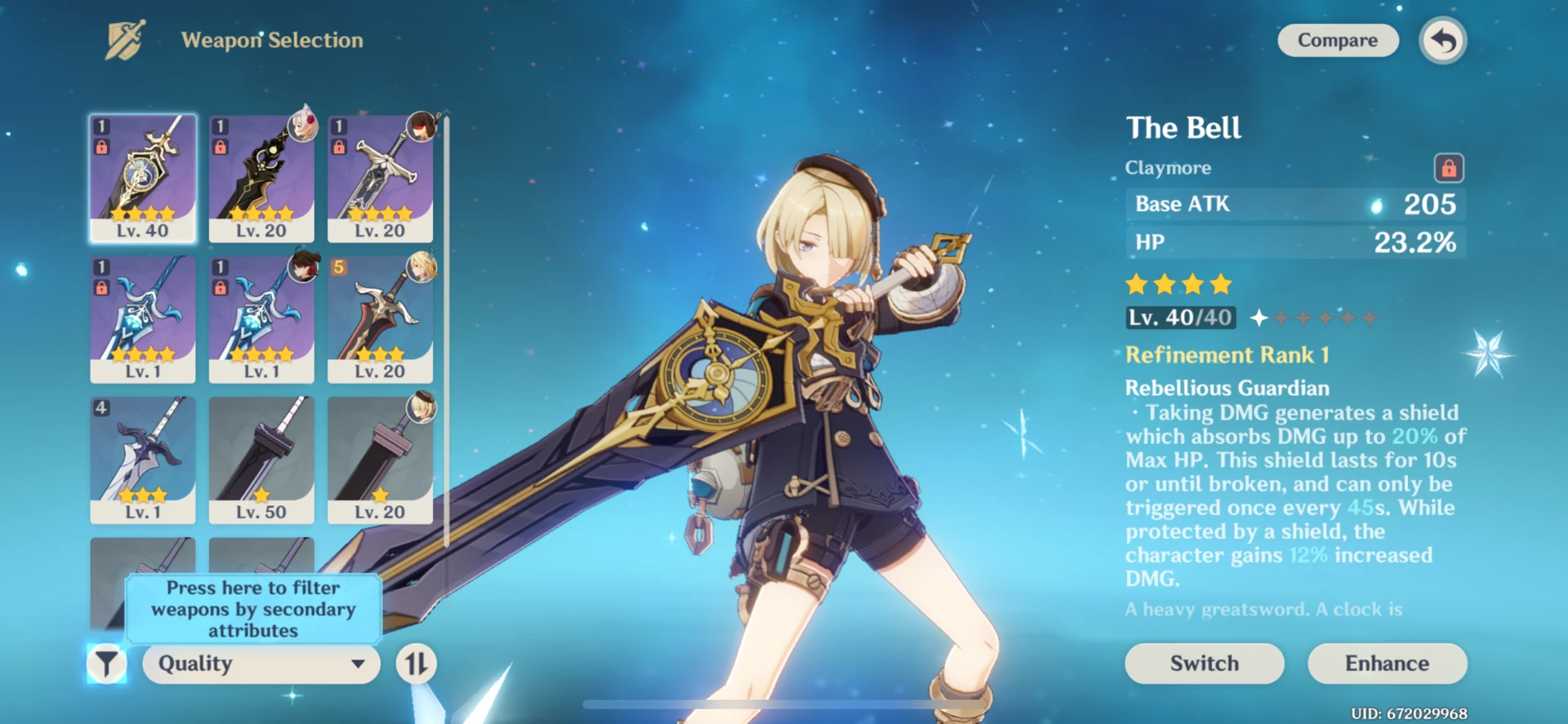
Task: Select the Lv. 50 one-star greatsword
Action: (x=261, y=457)
